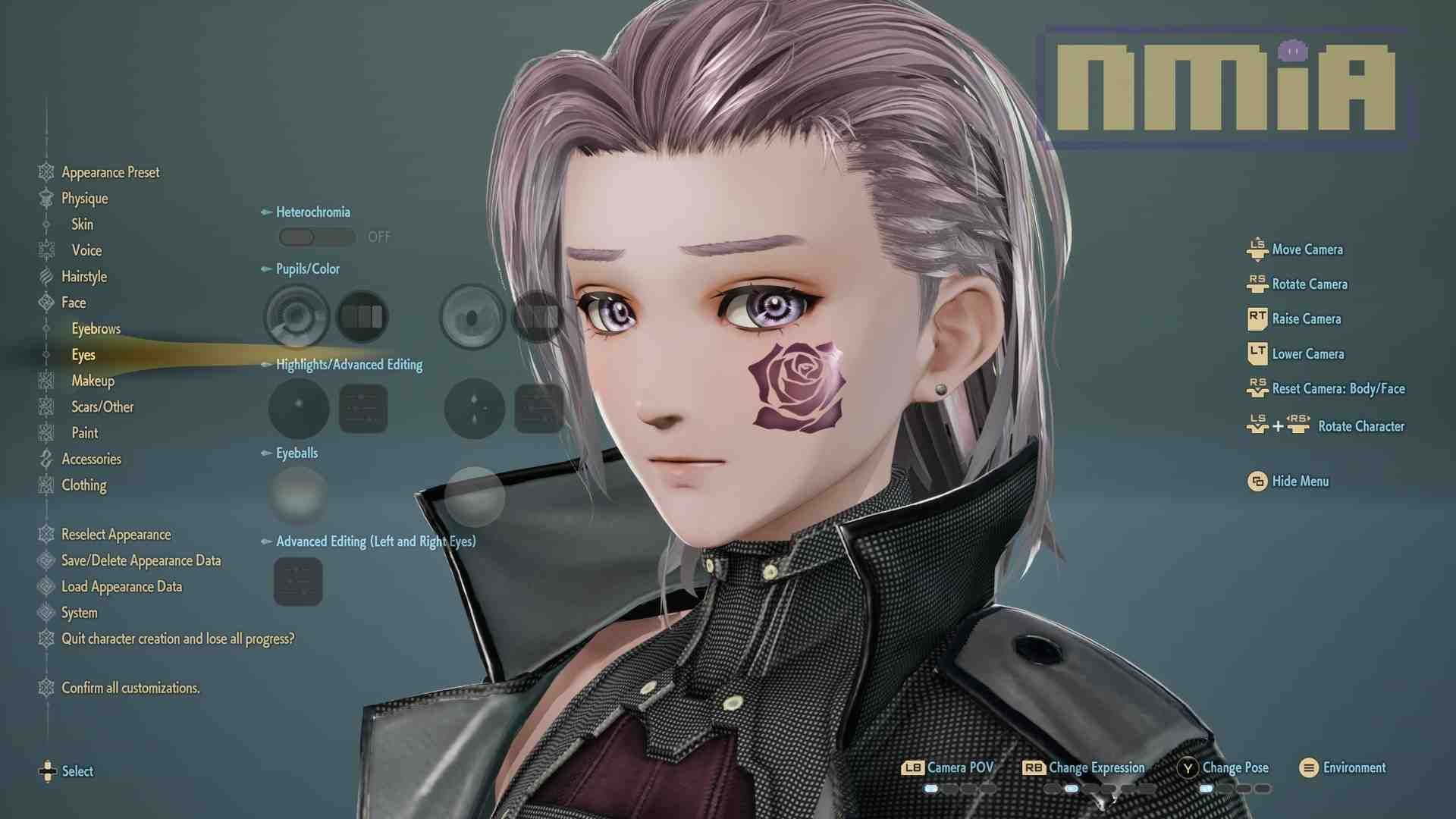1456x819 pixels.
Task: Switch to the Eyebrows category
Action: 96,328
